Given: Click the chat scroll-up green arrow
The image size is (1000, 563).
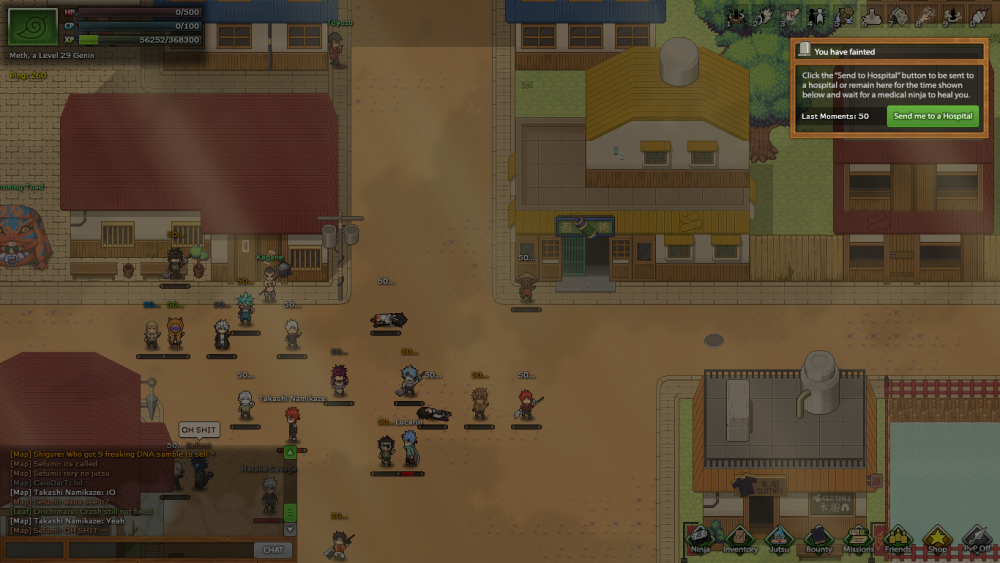Looking at the screenshot, I should pos(291,452).
